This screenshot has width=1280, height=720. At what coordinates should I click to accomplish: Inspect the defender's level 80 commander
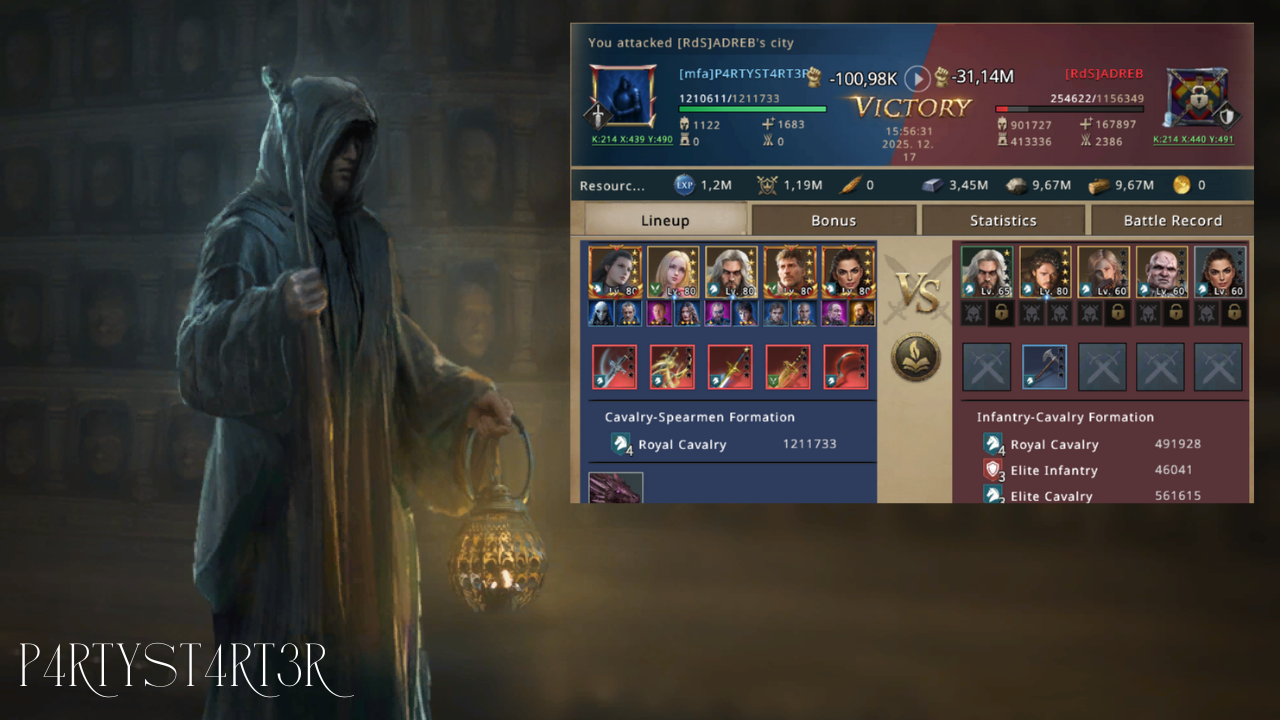pyautogui.click(x=1045, y=272)
